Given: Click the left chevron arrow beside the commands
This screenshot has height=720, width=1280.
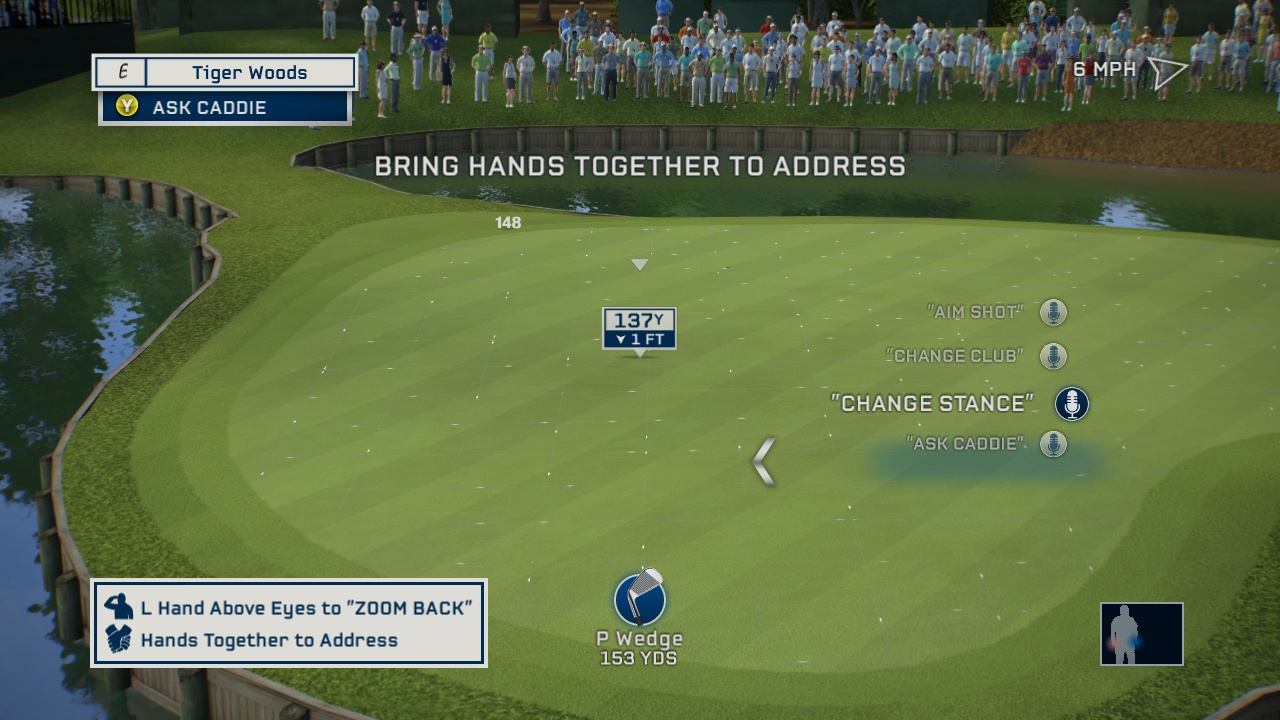Looking at the screenshot, I should click(x=764, y=462).
